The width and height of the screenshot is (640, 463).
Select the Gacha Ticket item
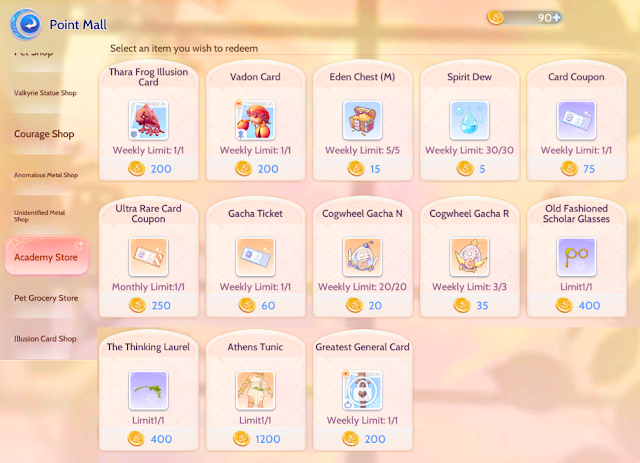click(253, 257)
